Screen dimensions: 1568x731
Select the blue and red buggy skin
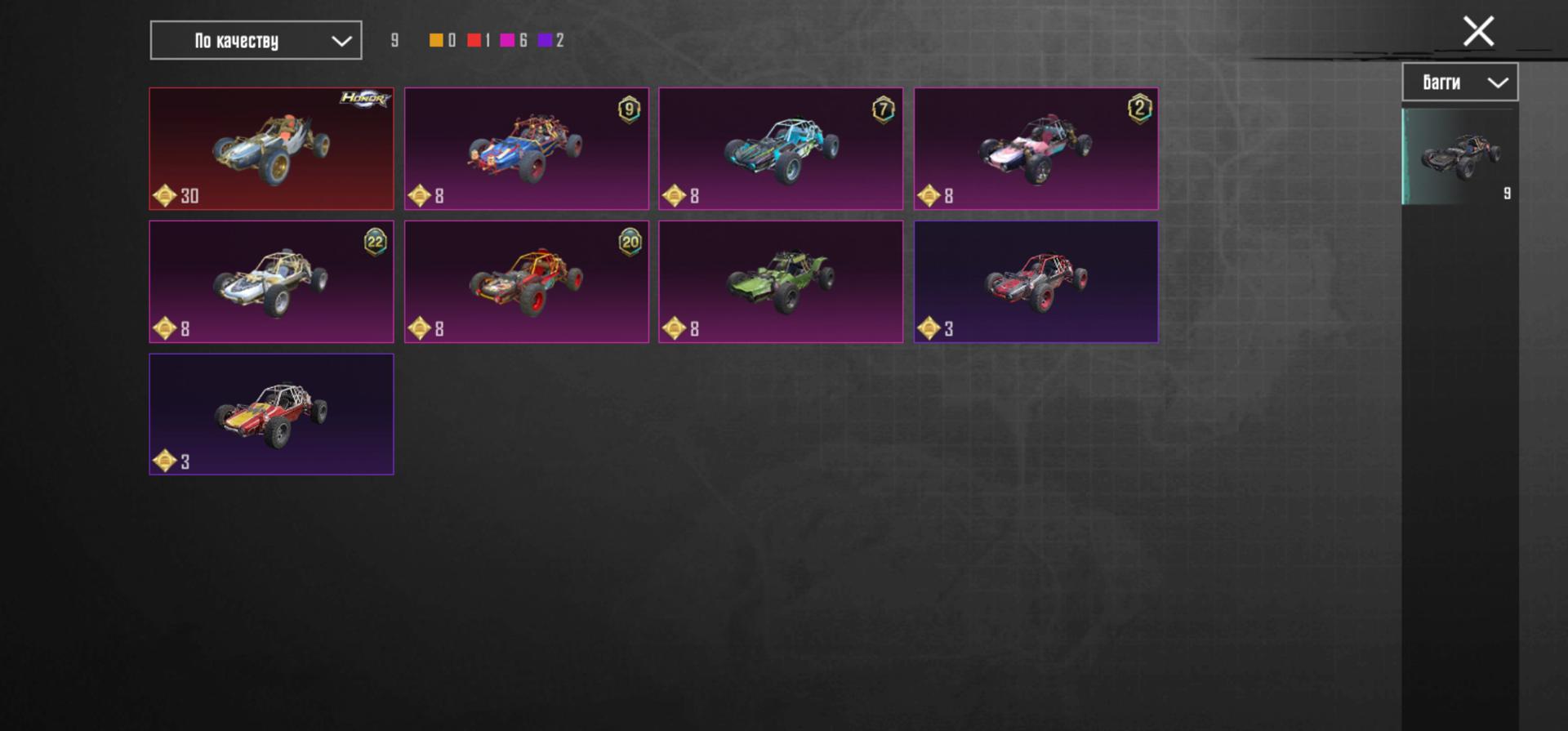(x=526, y=149)
